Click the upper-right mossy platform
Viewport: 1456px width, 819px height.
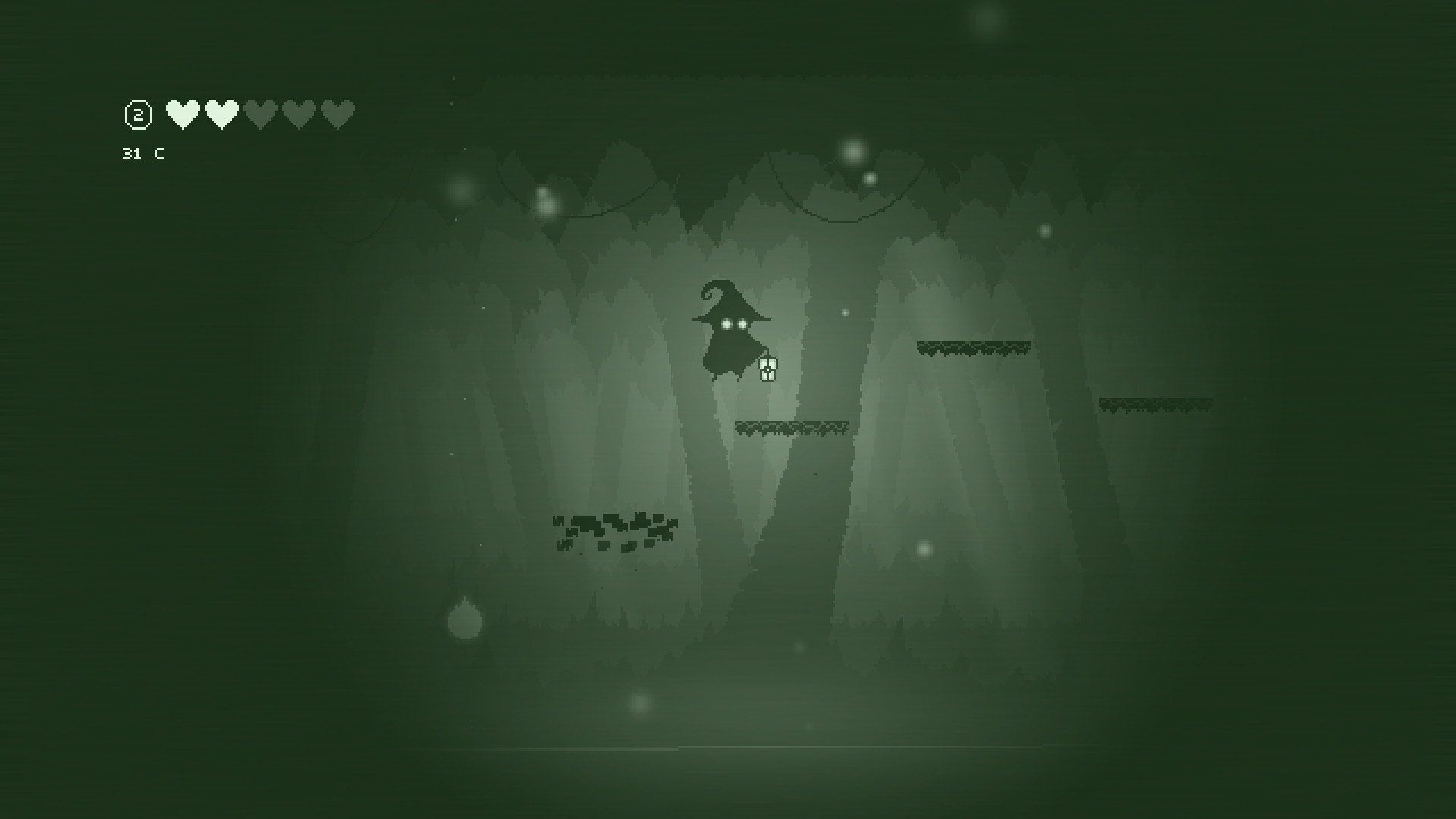973,347
